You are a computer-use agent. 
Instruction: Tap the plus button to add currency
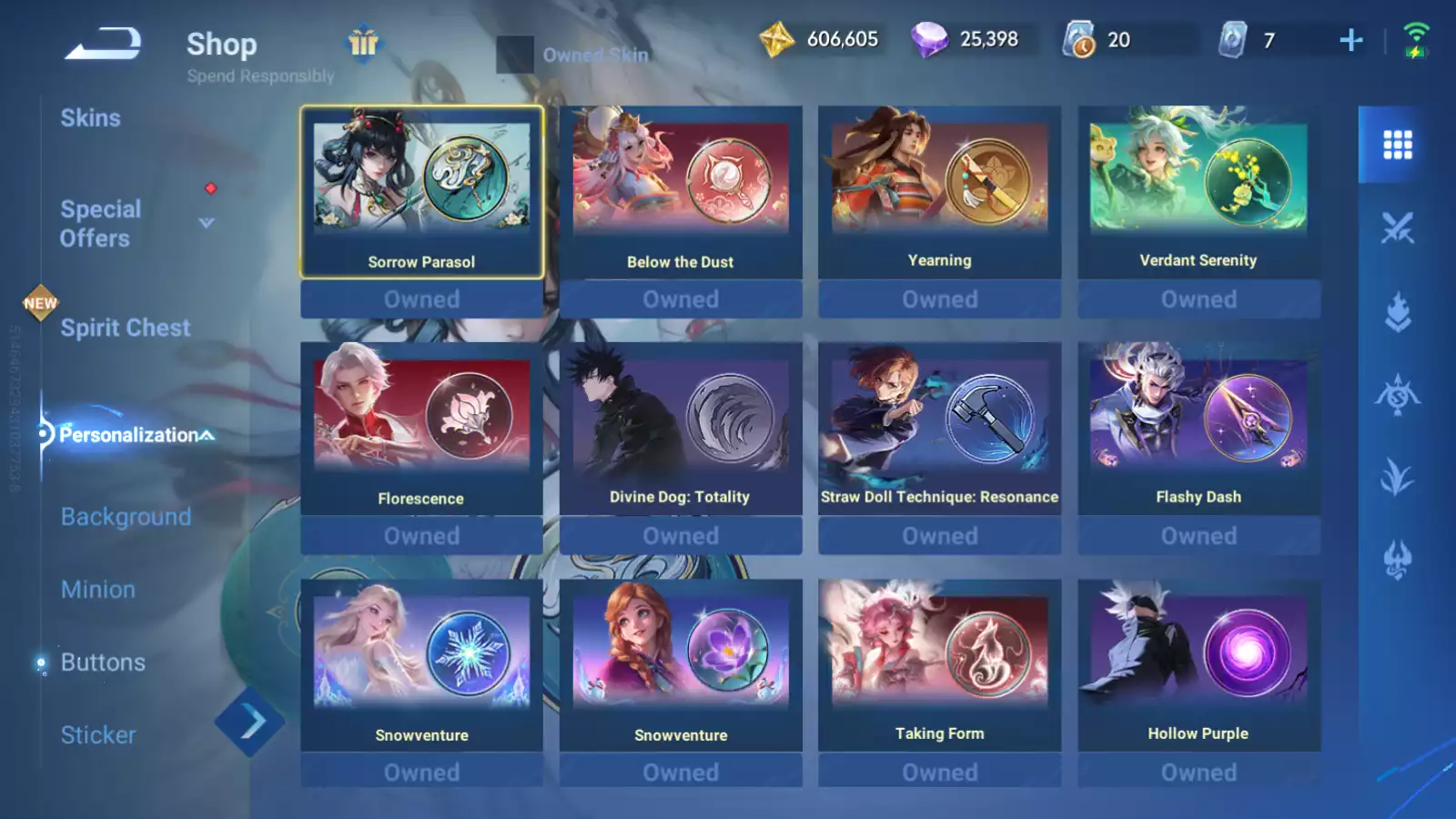pyautogui.click(x=1351, y=40)
